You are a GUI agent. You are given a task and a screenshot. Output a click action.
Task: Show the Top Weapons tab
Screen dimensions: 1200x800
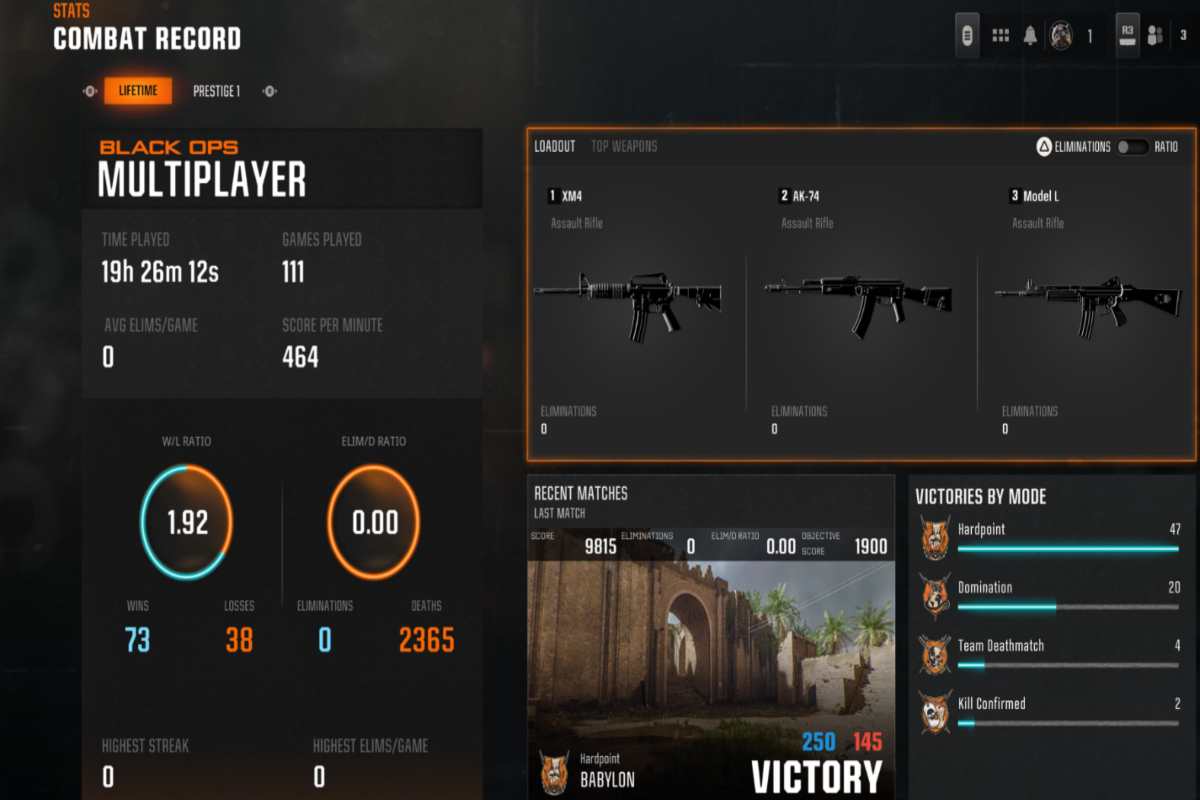point(624,146)
